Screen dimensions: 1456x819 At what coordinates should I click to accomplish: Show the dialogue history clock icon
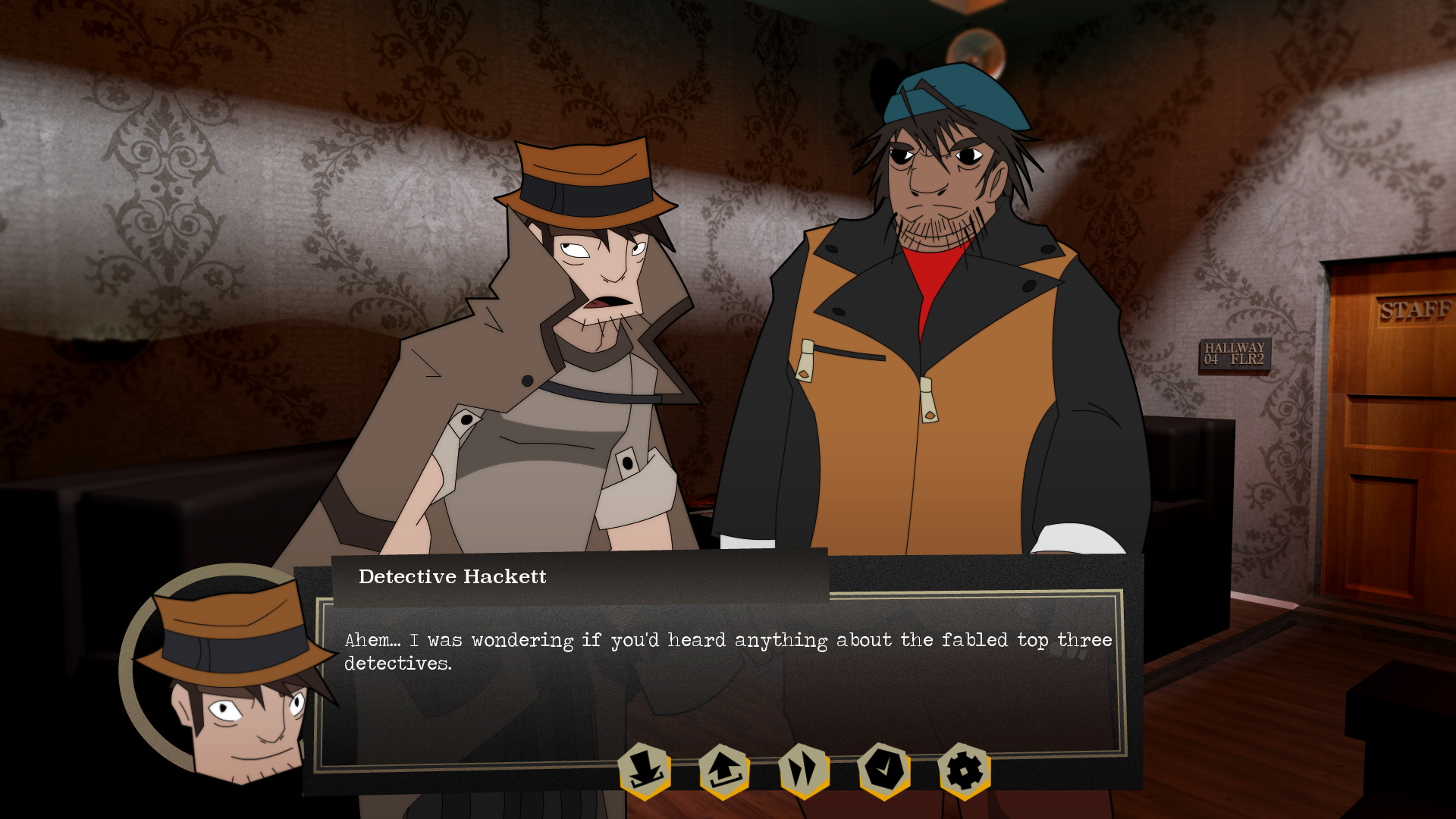point(884,770)
